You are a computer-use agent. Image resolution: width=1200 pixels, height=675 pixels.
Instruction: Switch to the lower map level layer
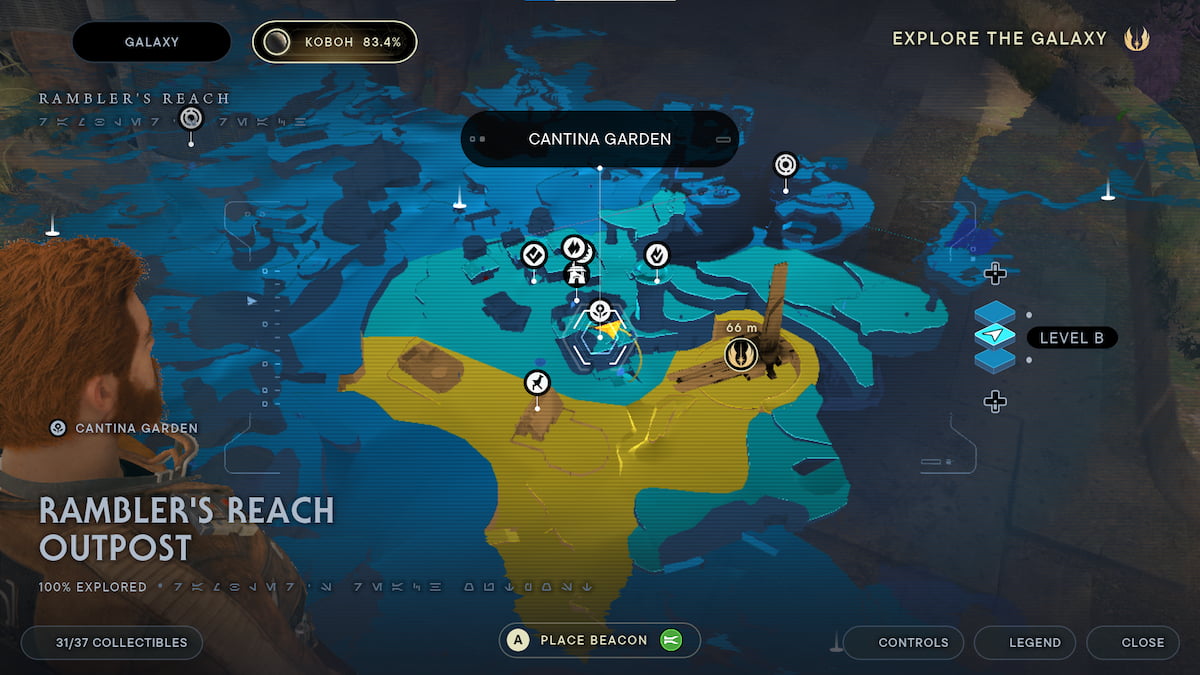pyautogui.click(x=994, y=359)
